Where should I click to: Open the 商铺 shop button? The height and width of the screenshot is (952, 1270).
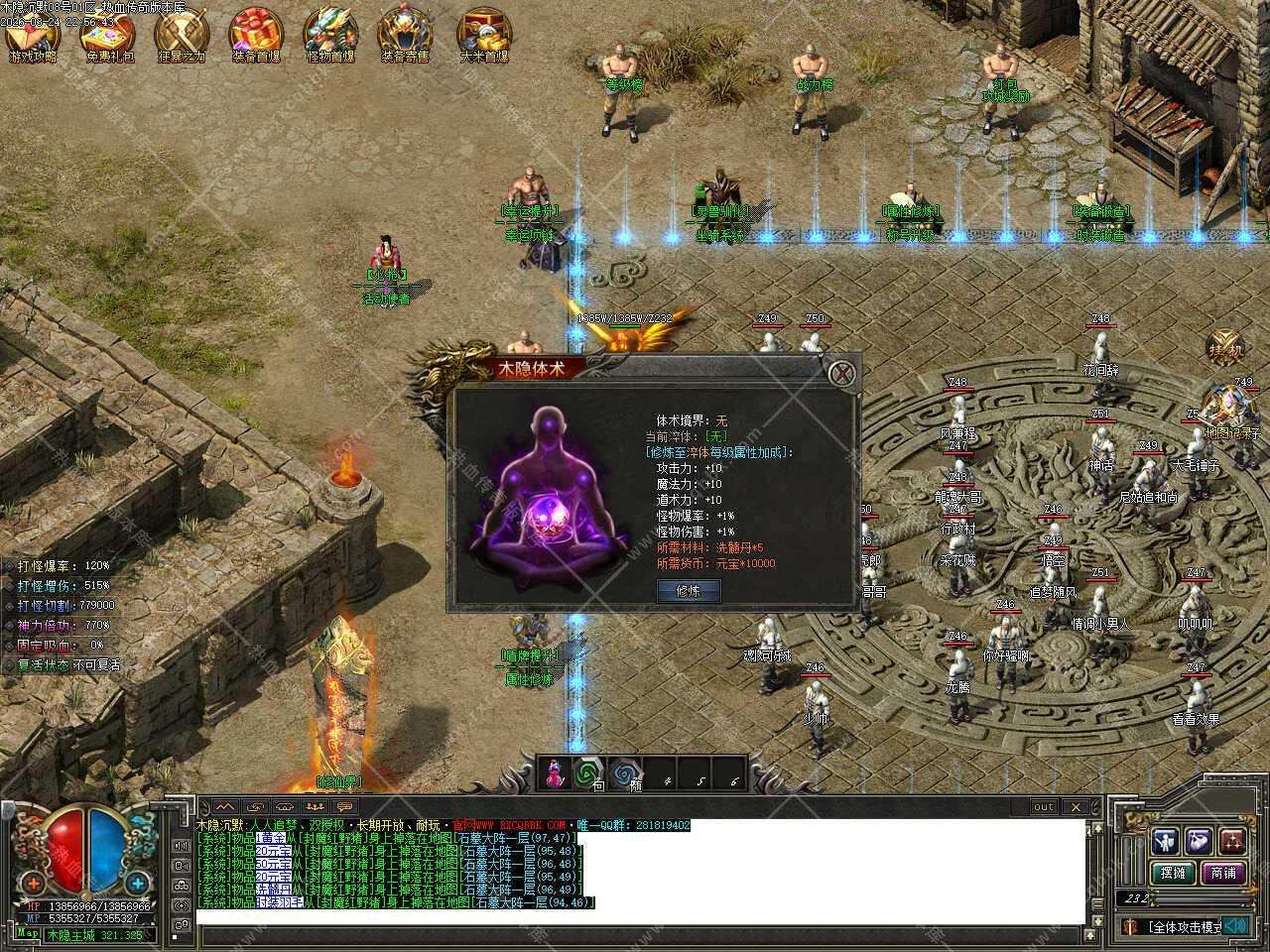pyautogui.click(x=1223, y=874)
